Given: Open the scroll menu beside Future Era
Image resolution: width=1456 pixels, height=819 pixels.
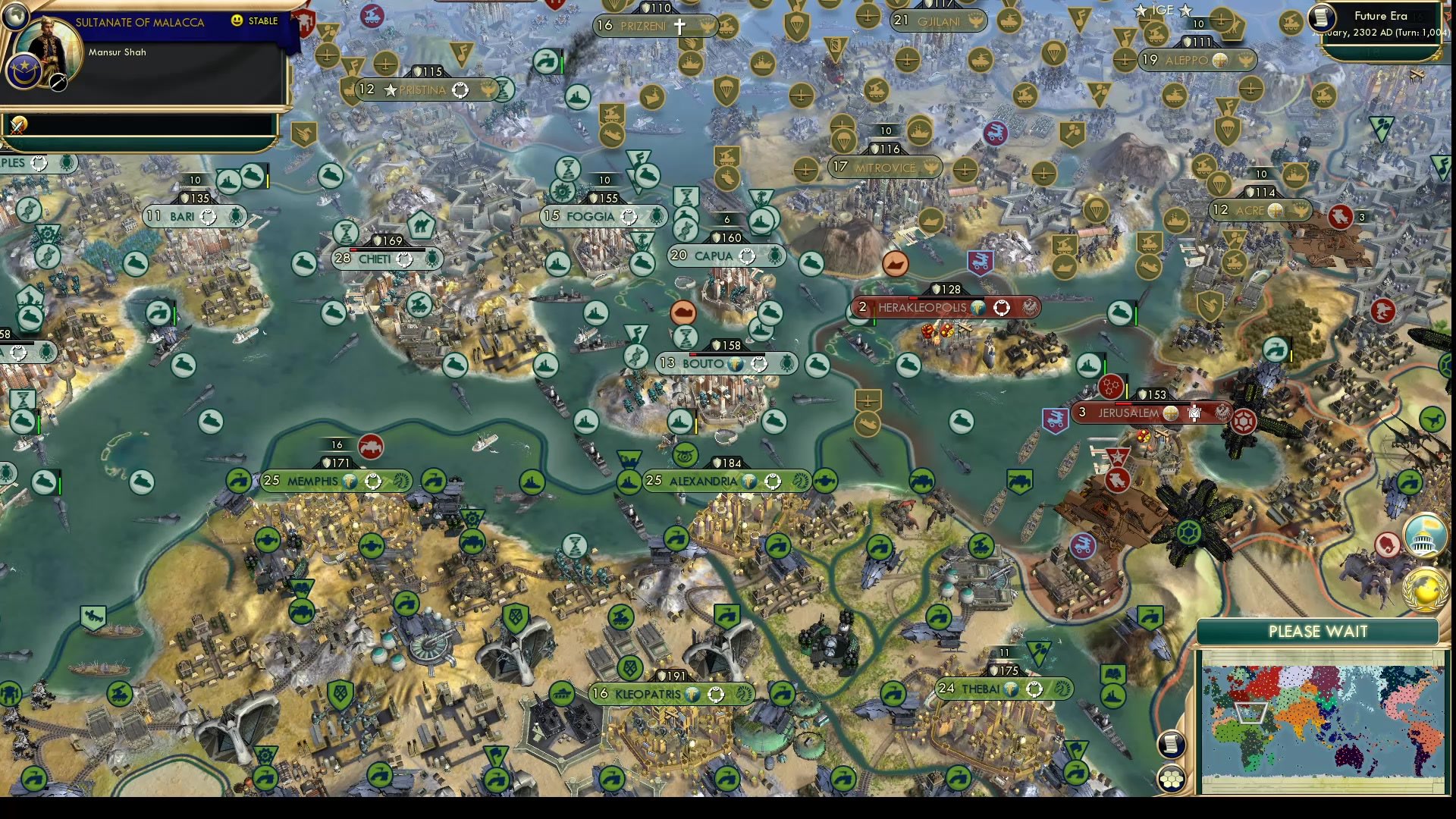Looking at the screenshot, I should [1322, 17].
